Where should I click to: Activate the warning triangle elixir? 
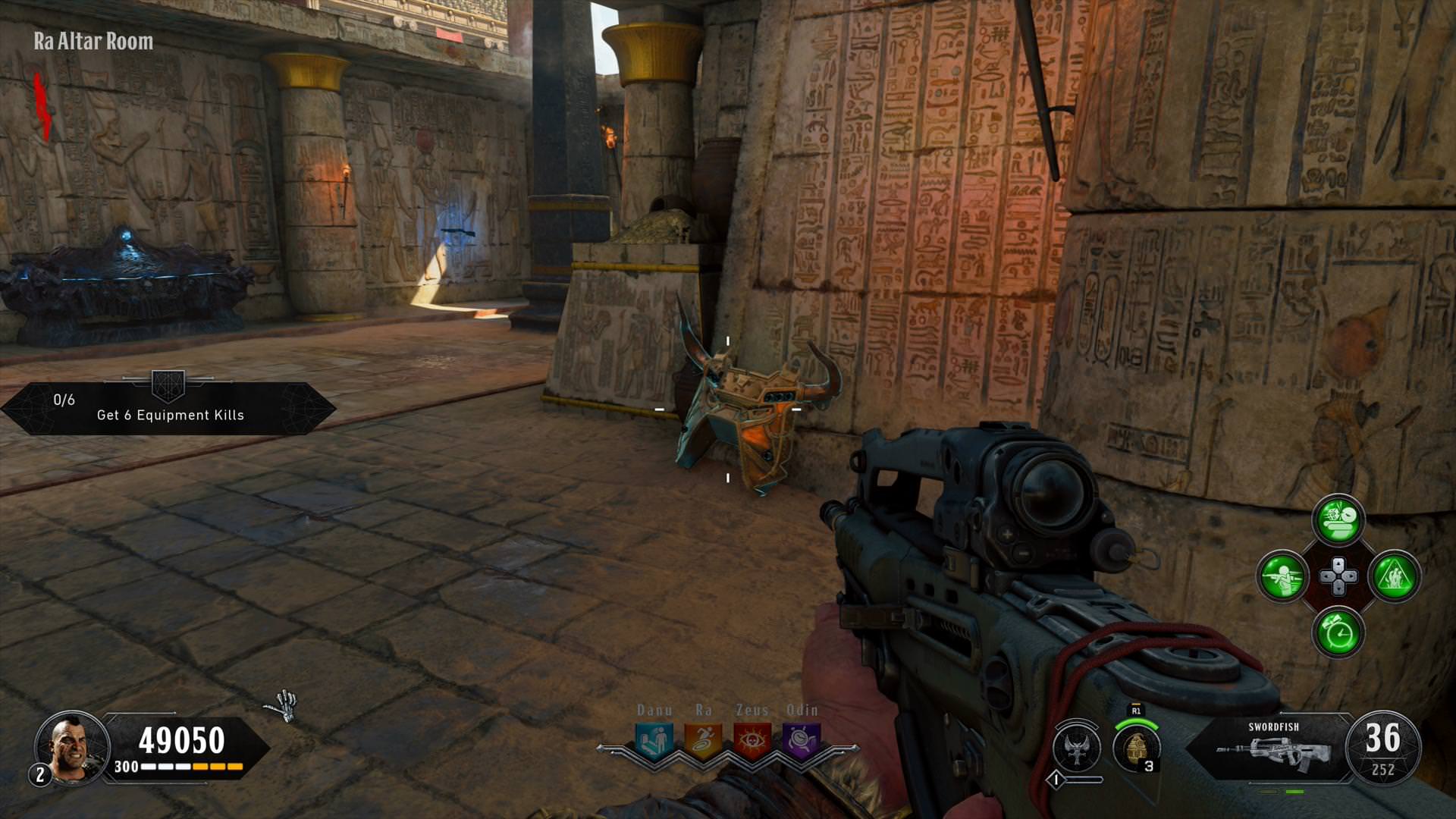click(x=1395, y=576)
